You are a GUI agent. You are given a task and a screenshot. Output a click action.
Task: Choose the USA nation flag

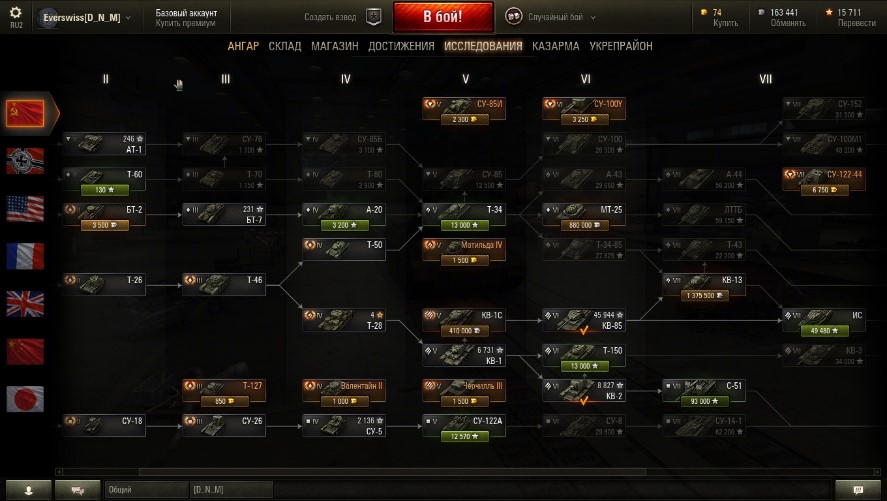pos(25,208)
